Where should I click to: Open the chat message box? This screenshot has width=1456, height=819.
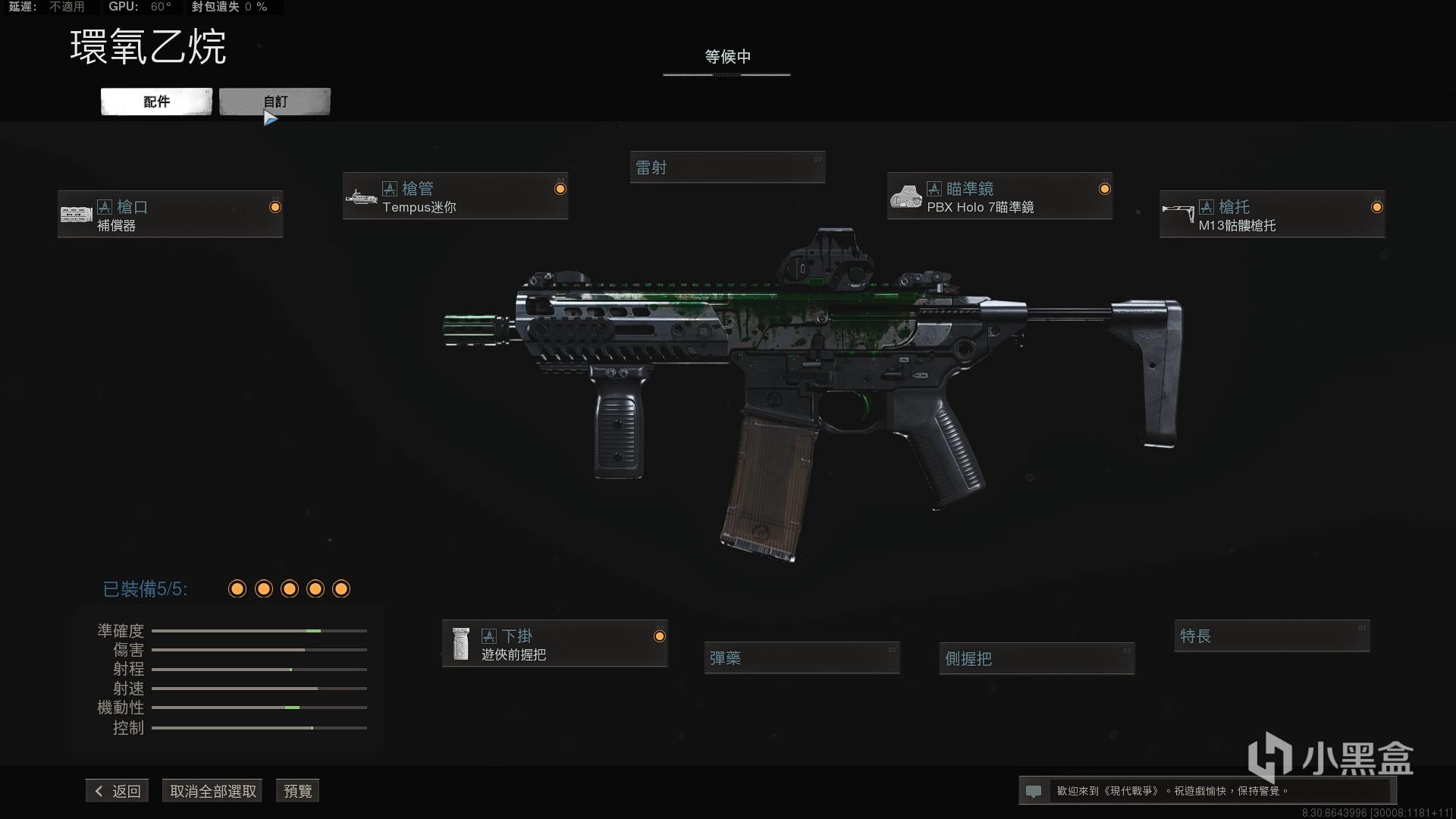[x=1206, y=791]
